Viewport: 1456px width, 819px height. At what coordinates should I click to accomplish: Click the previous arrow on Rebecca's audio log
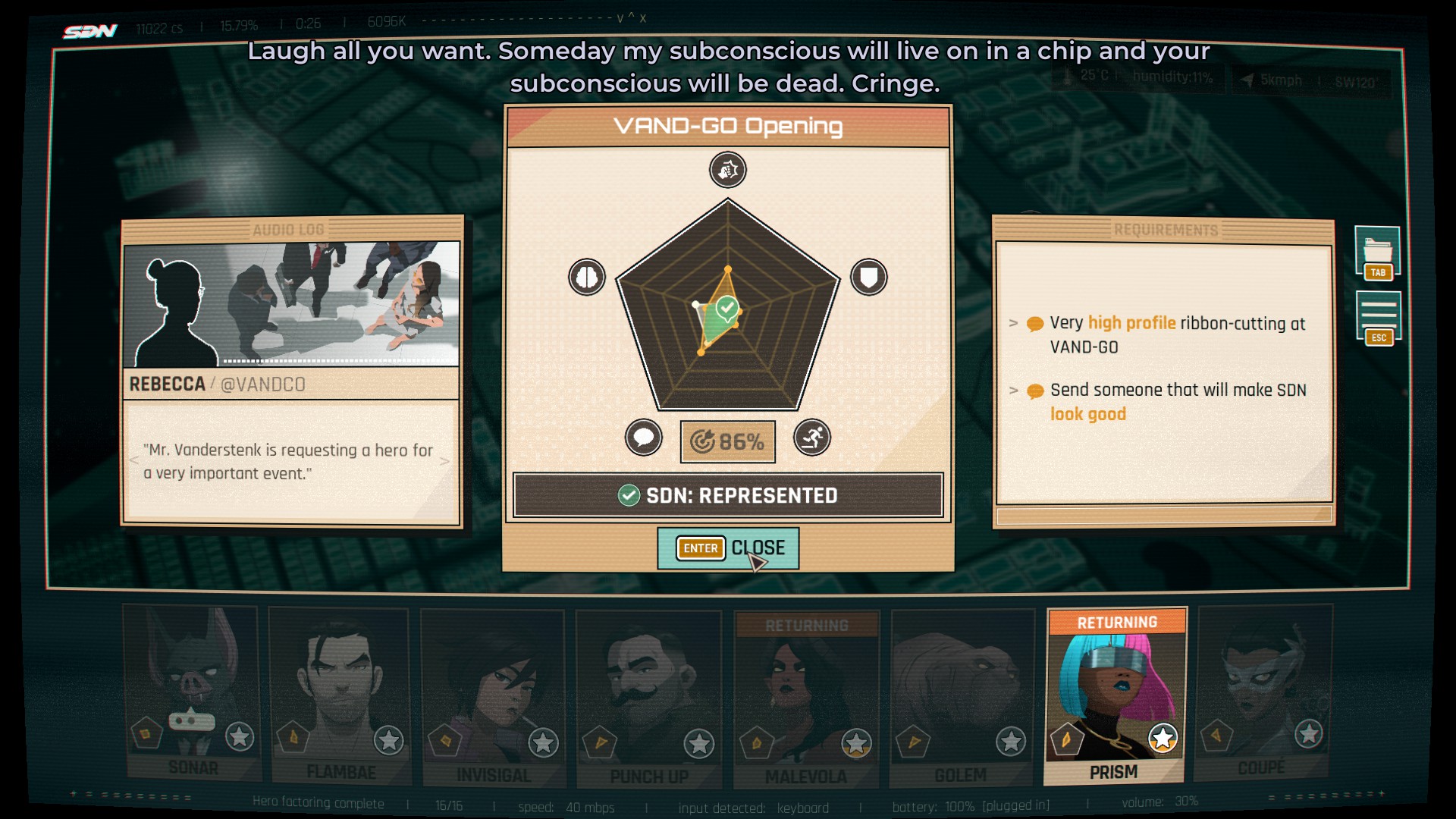pos(136,460)
